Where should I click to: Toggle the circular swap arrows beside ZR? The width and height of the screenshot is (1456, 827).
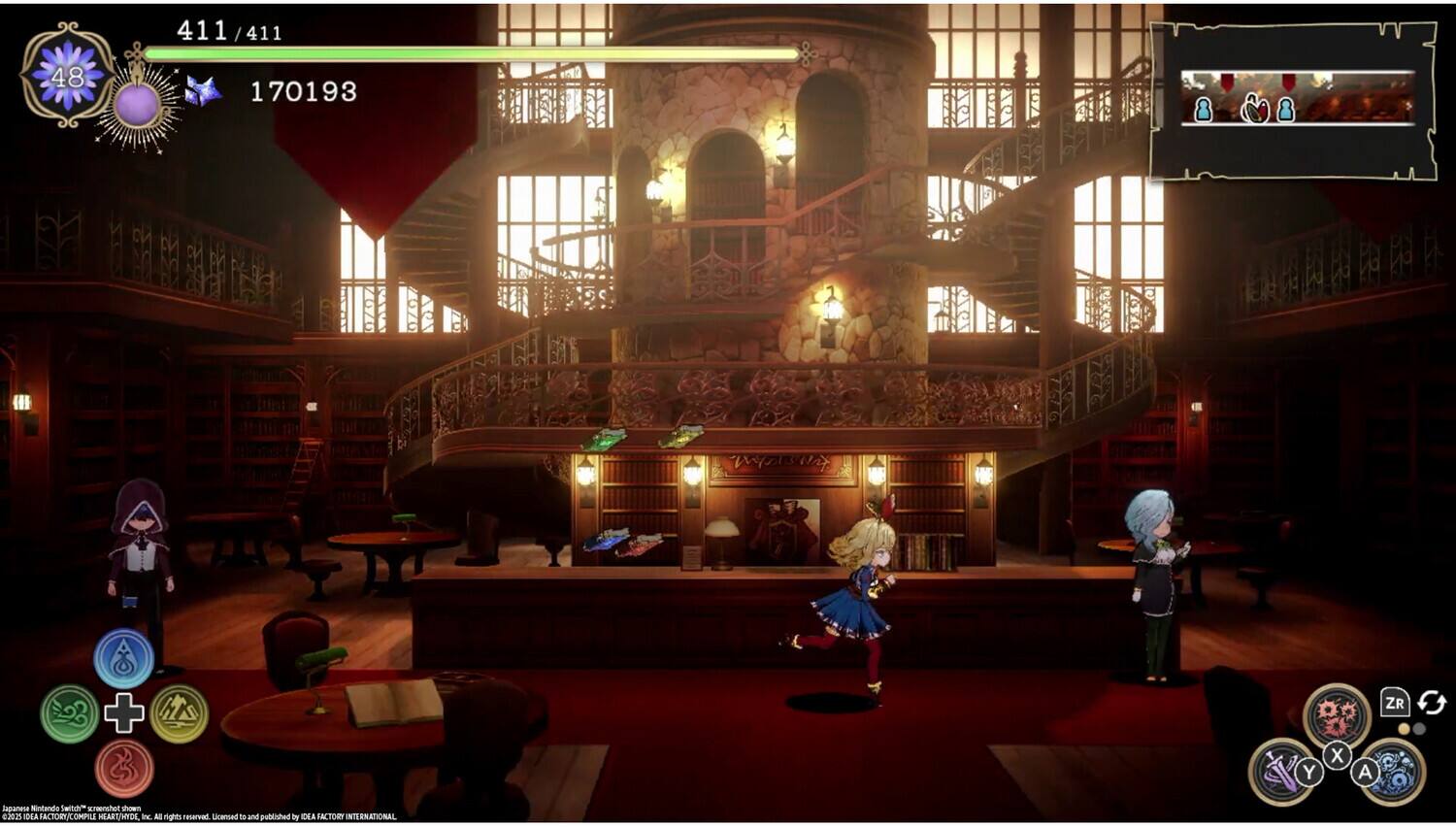(x=1431, y=703)
